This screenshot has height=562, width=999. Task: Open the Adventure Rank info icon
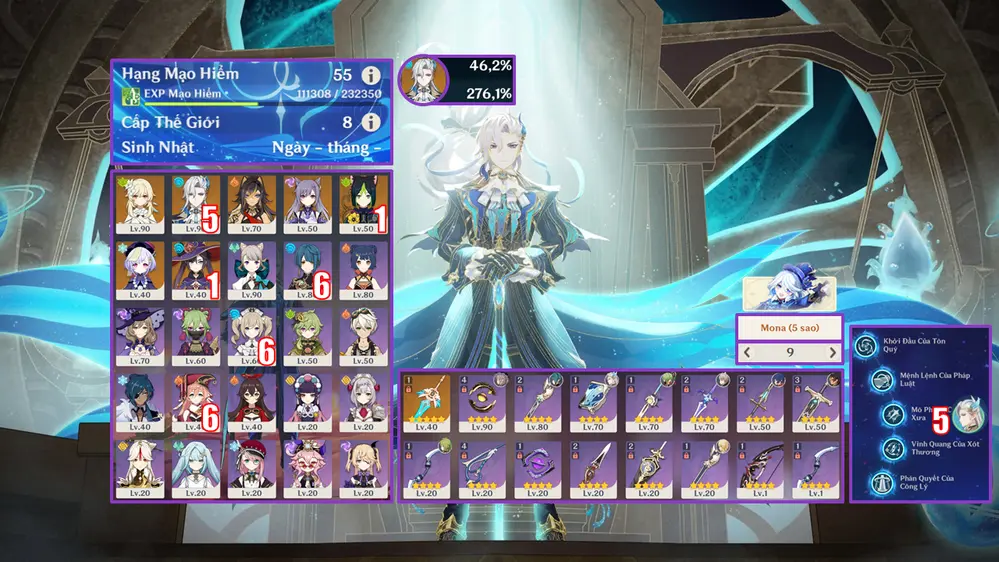click(371, 75)
